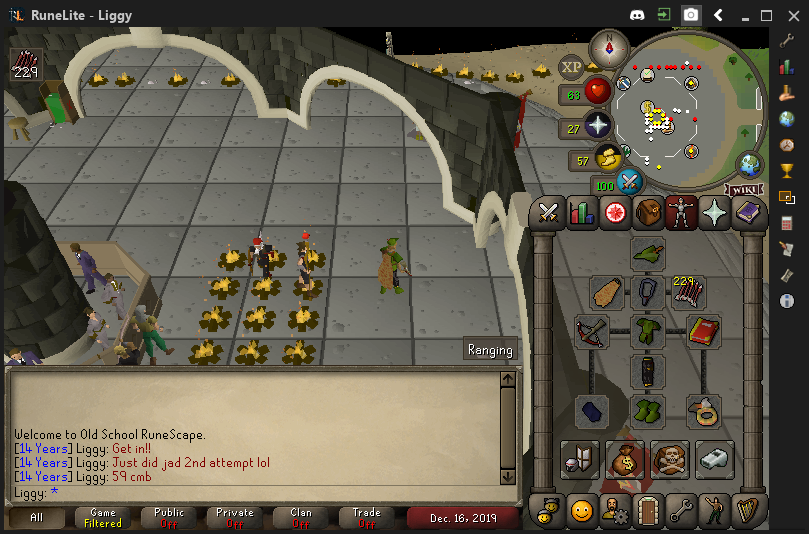This screenshot has height=534, width=809.
Task: Open the Inventory backpack tab
Action: (x=648, y=212)
